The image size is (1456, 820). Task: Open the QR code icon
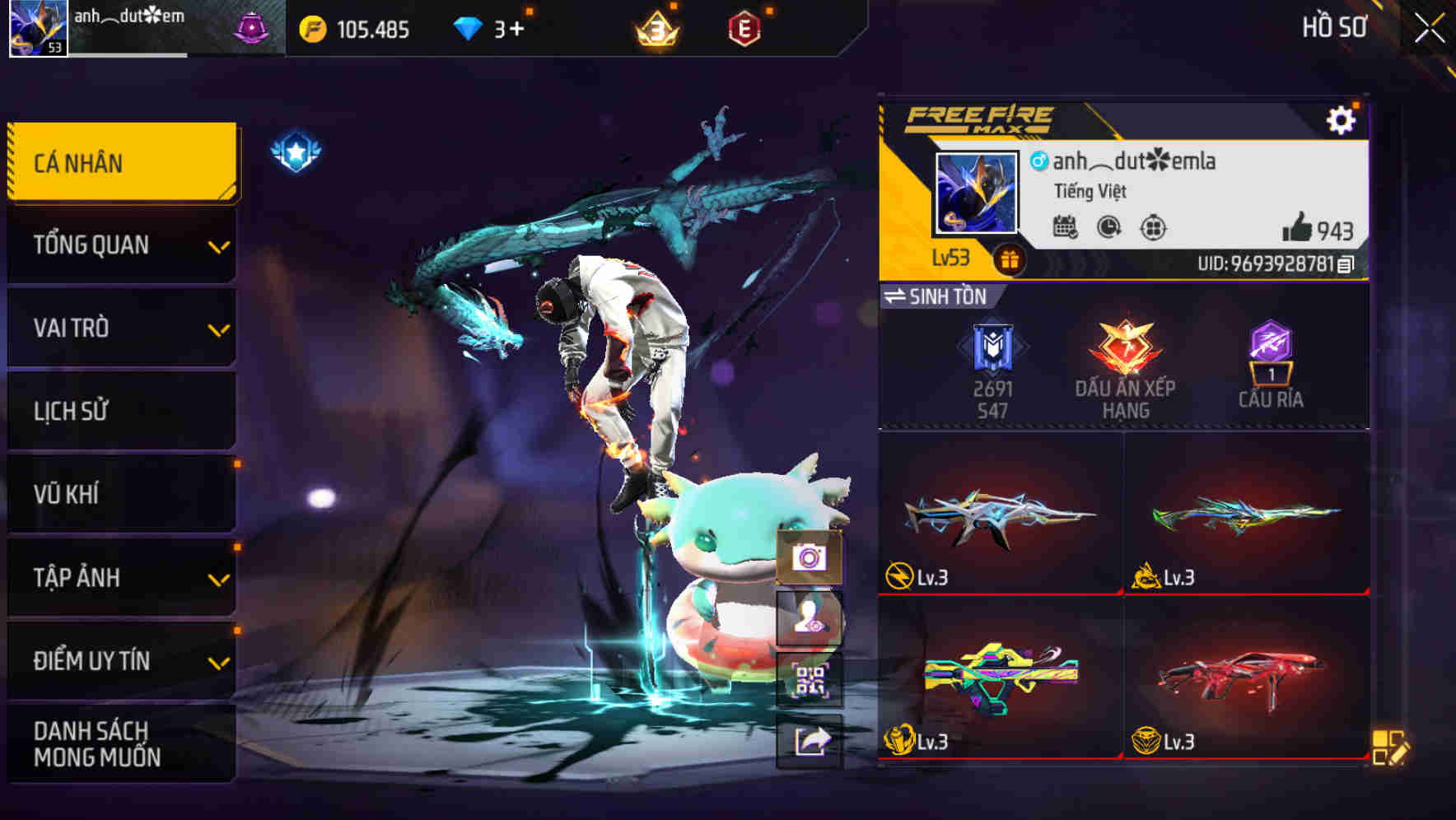coord(811,681)
